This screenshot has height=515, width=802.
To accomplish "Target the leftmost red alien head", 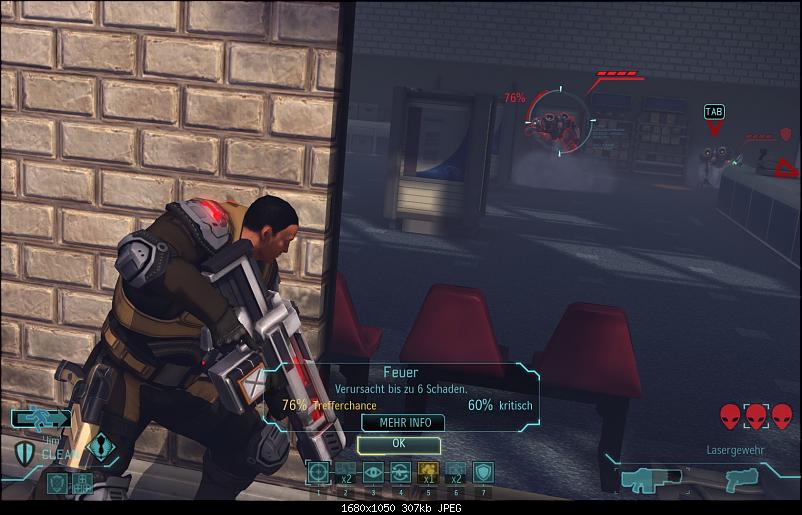I will (x=730, y=416).
